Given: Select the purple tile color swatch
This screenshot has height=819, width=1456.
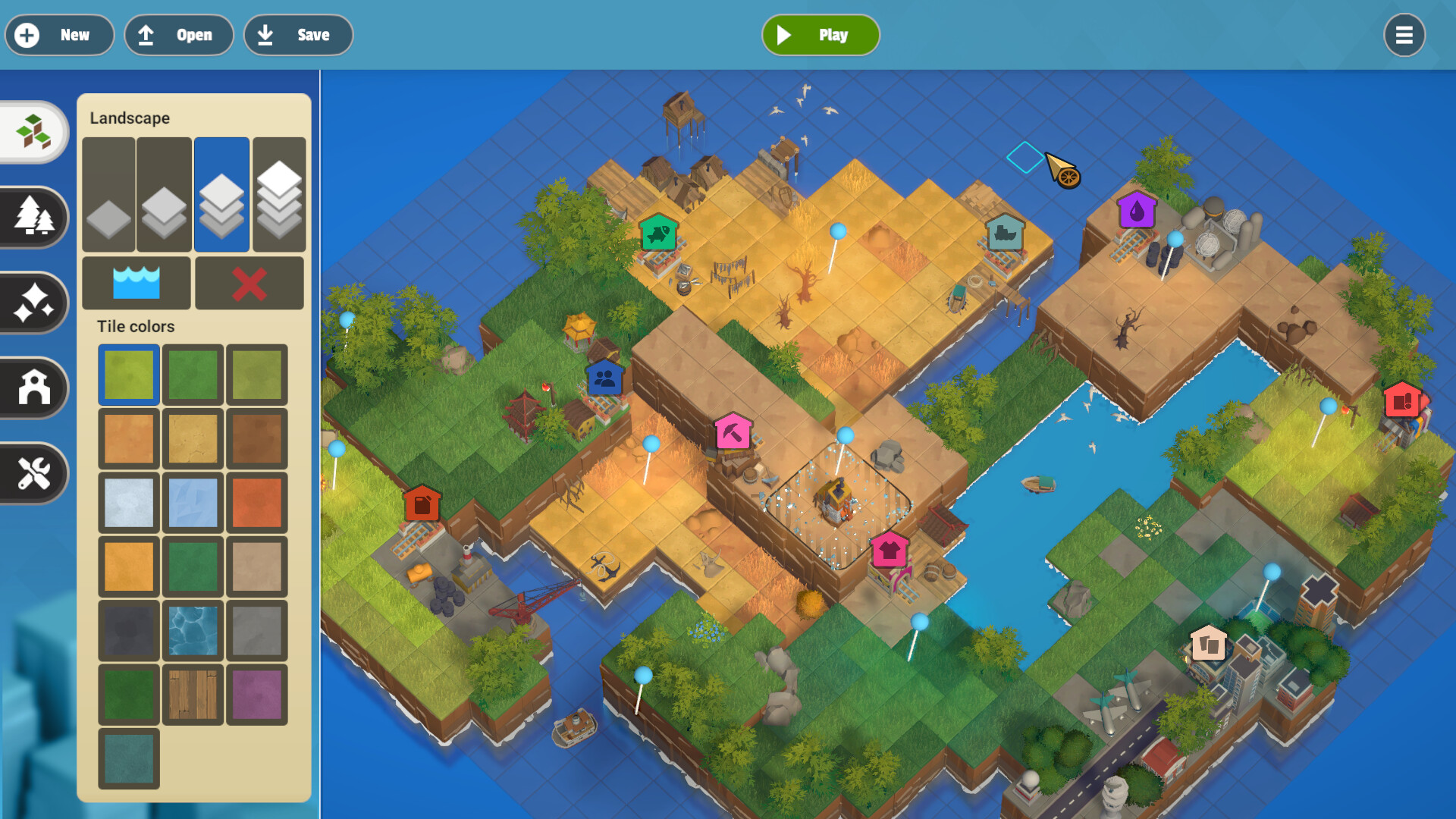Looking at the screenshot, I should tap(256, 694).
